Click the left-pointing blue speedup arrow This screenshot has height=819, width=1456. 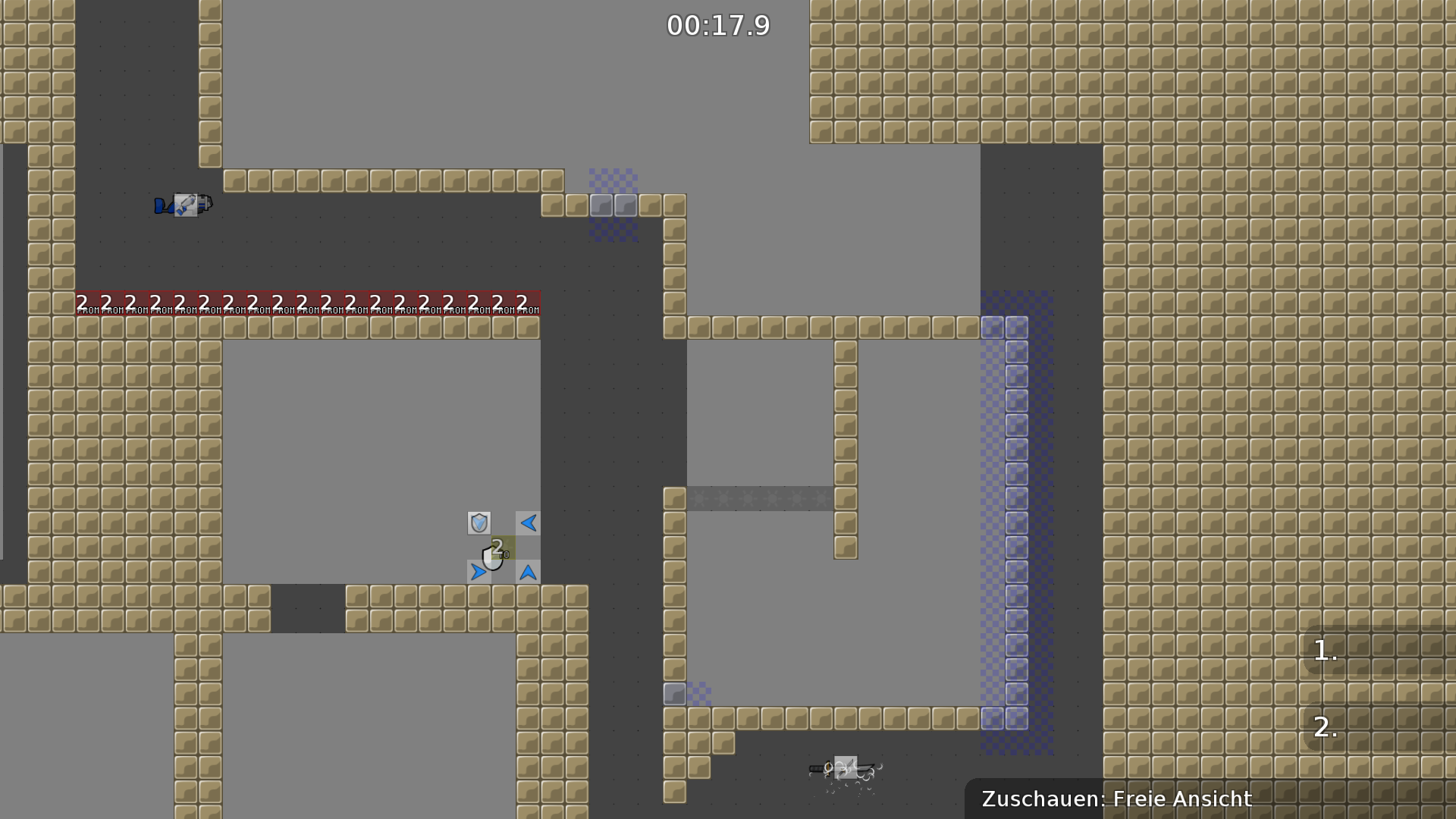[x=529, y=522]
